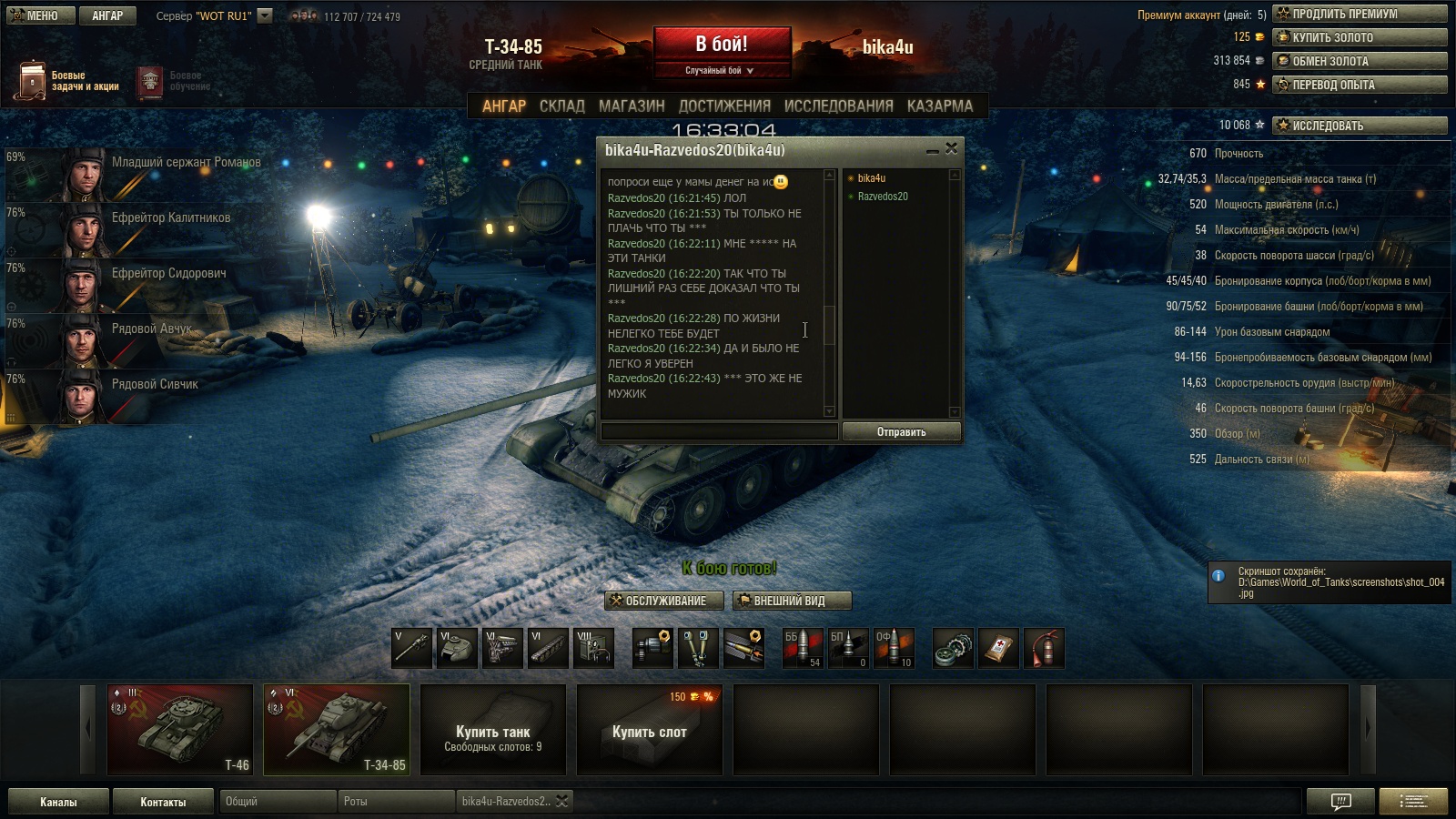This screenshot has width=1456, height=819.
Task: Open ОБМЕН ЗОЛОТА
Action: point(1360,61)
